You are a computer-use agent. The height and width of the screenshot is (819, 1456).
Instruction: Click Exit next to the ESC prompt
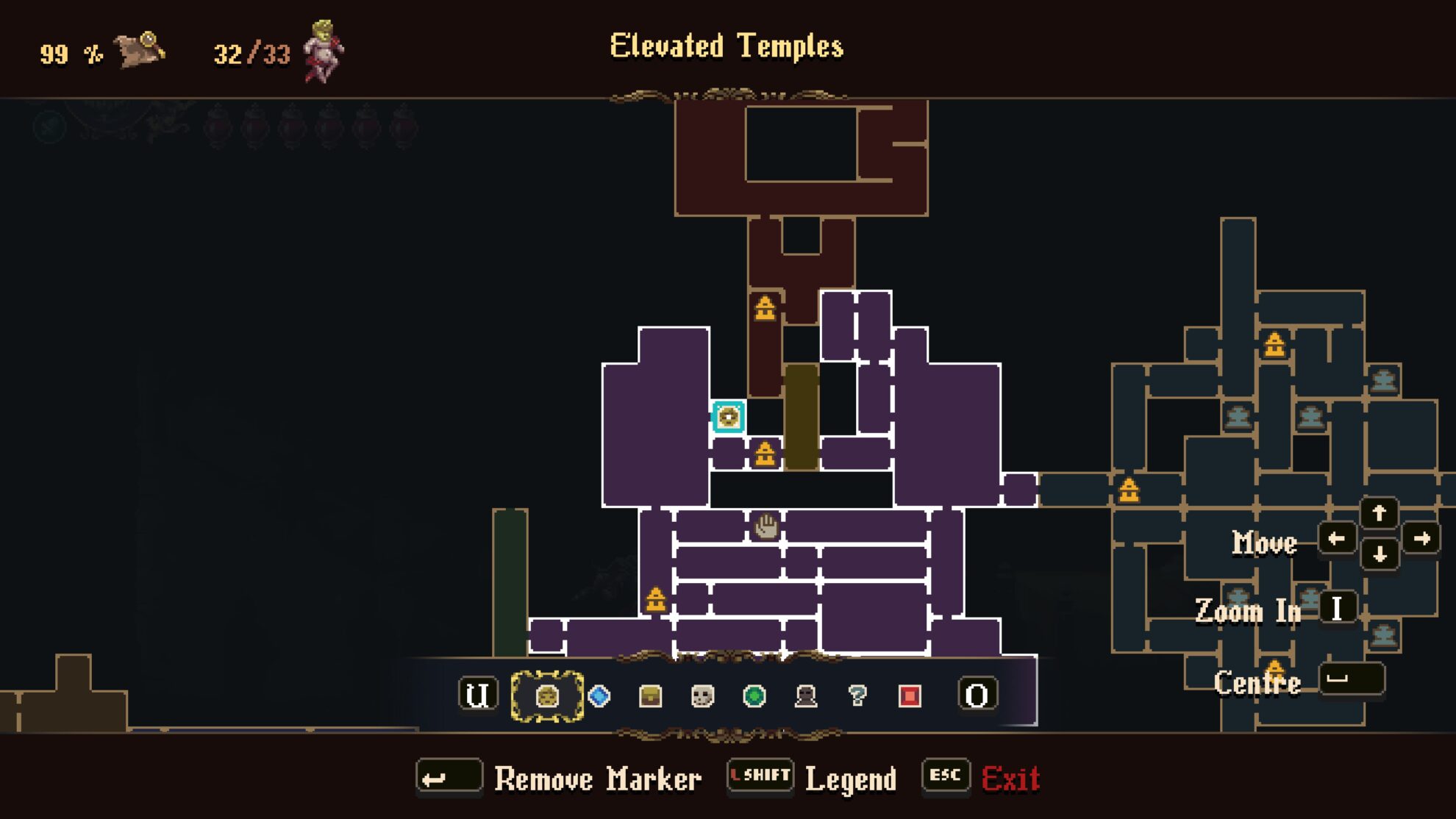tap(1011, 779)
